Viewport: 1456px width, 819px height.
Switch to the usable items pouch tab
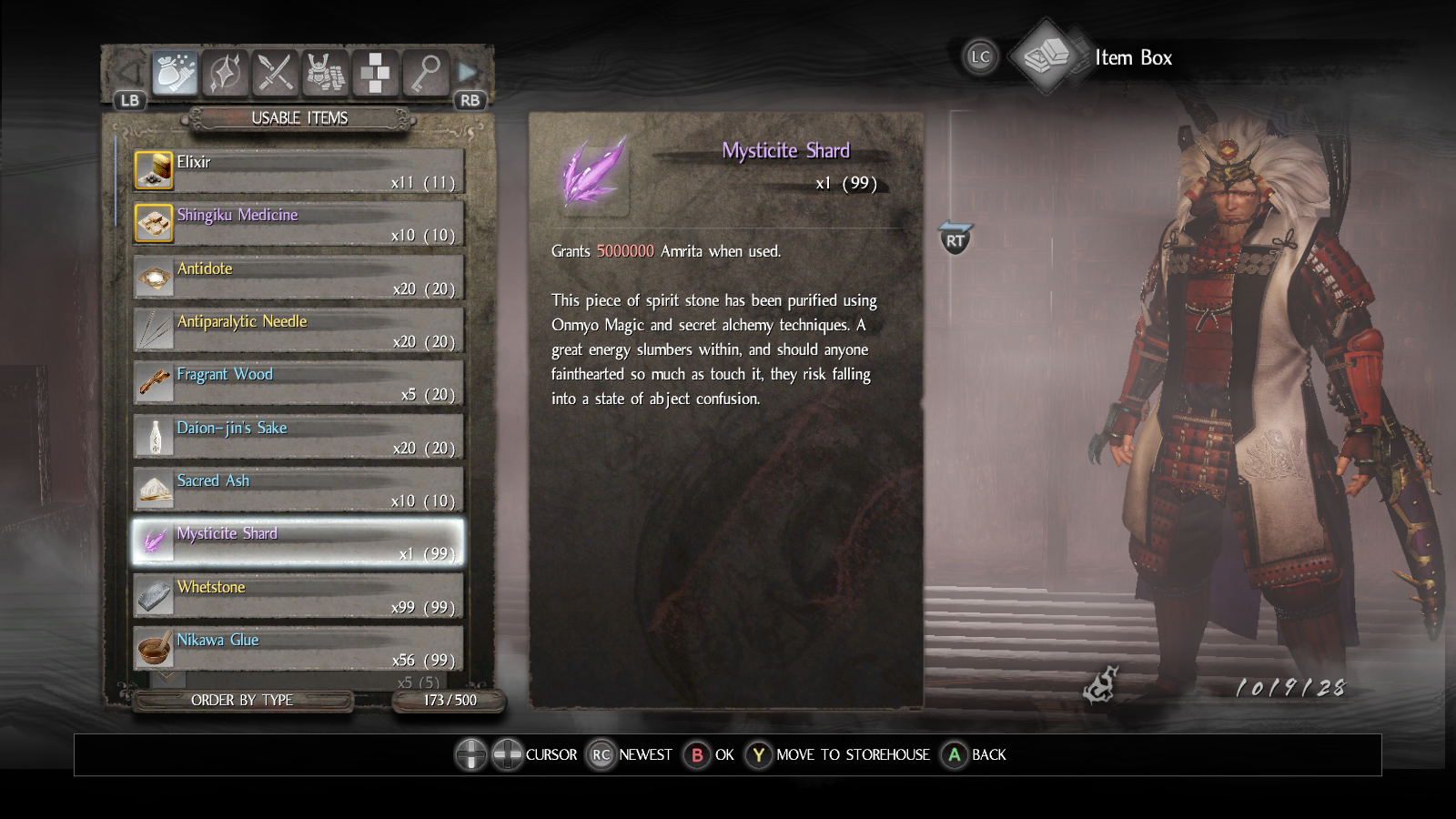[x=175, y=73]
